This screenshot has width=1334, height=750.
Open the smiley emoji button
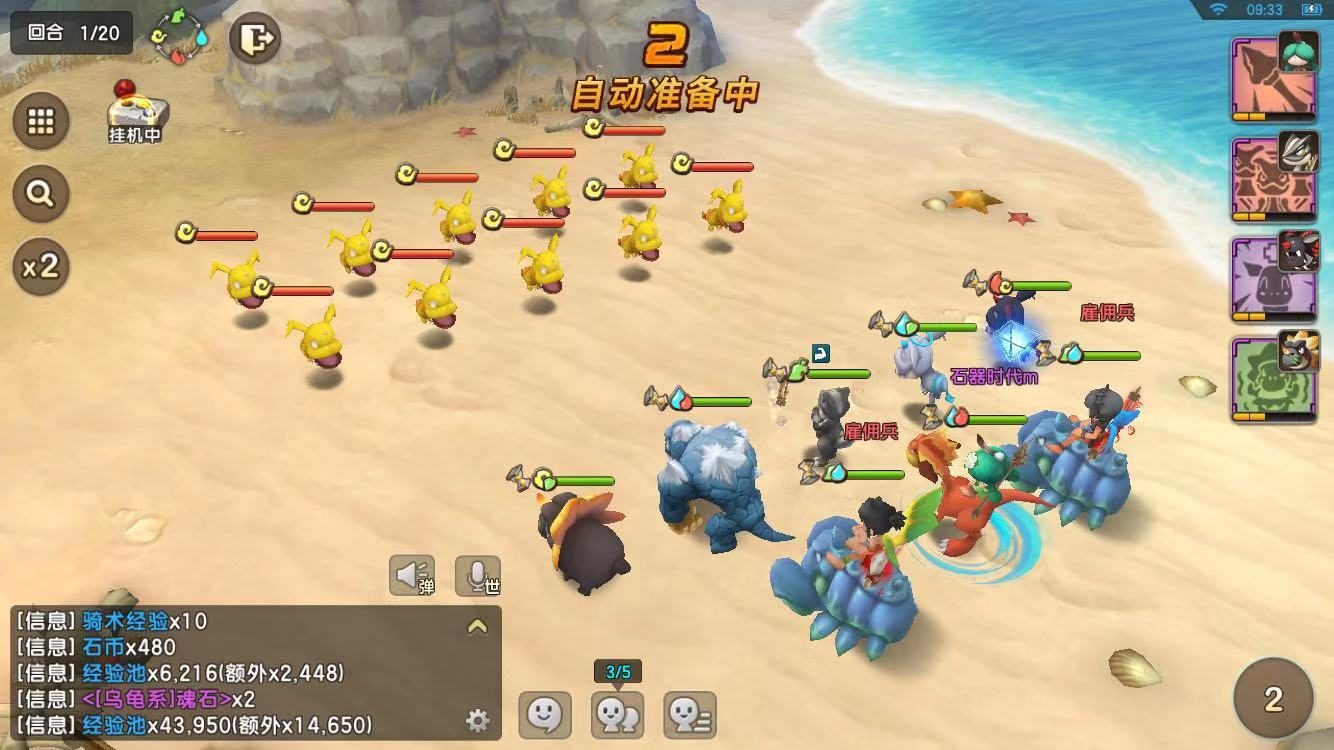(545, 715)
